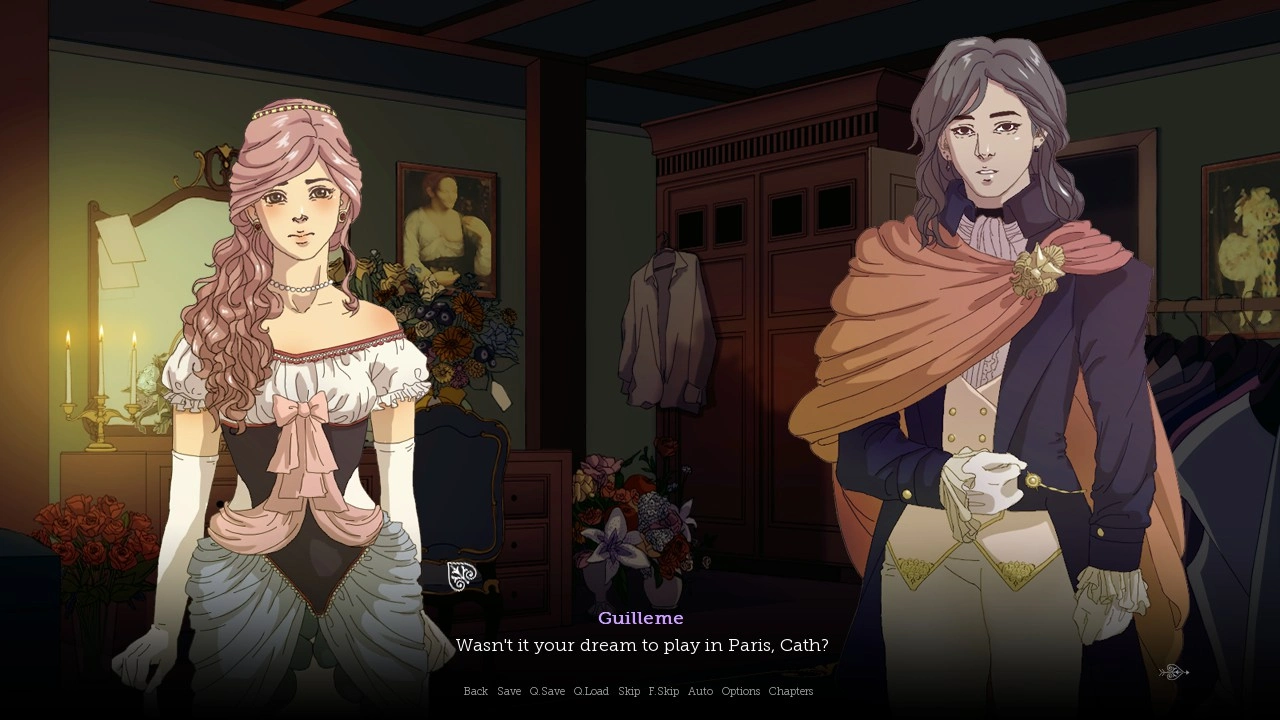
Task: Quick load with Q.Load
Action: pos(591,691)
